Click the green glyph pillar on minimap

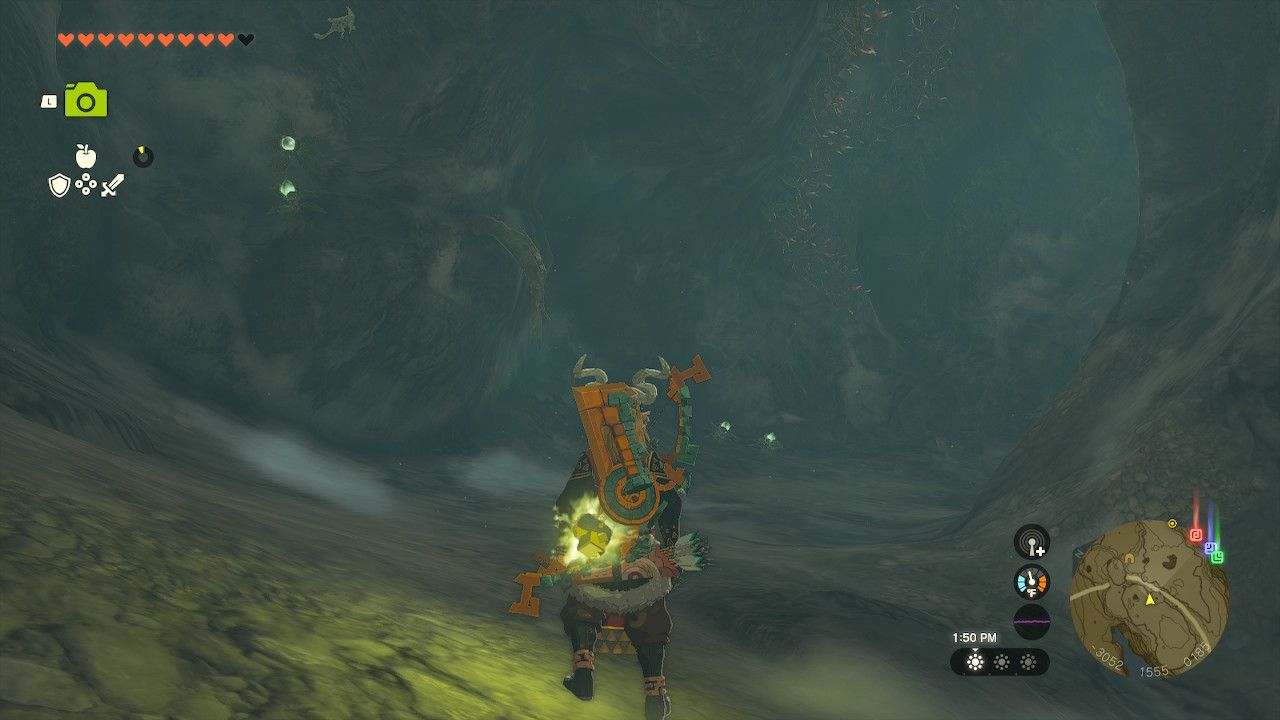(1218, 557)
